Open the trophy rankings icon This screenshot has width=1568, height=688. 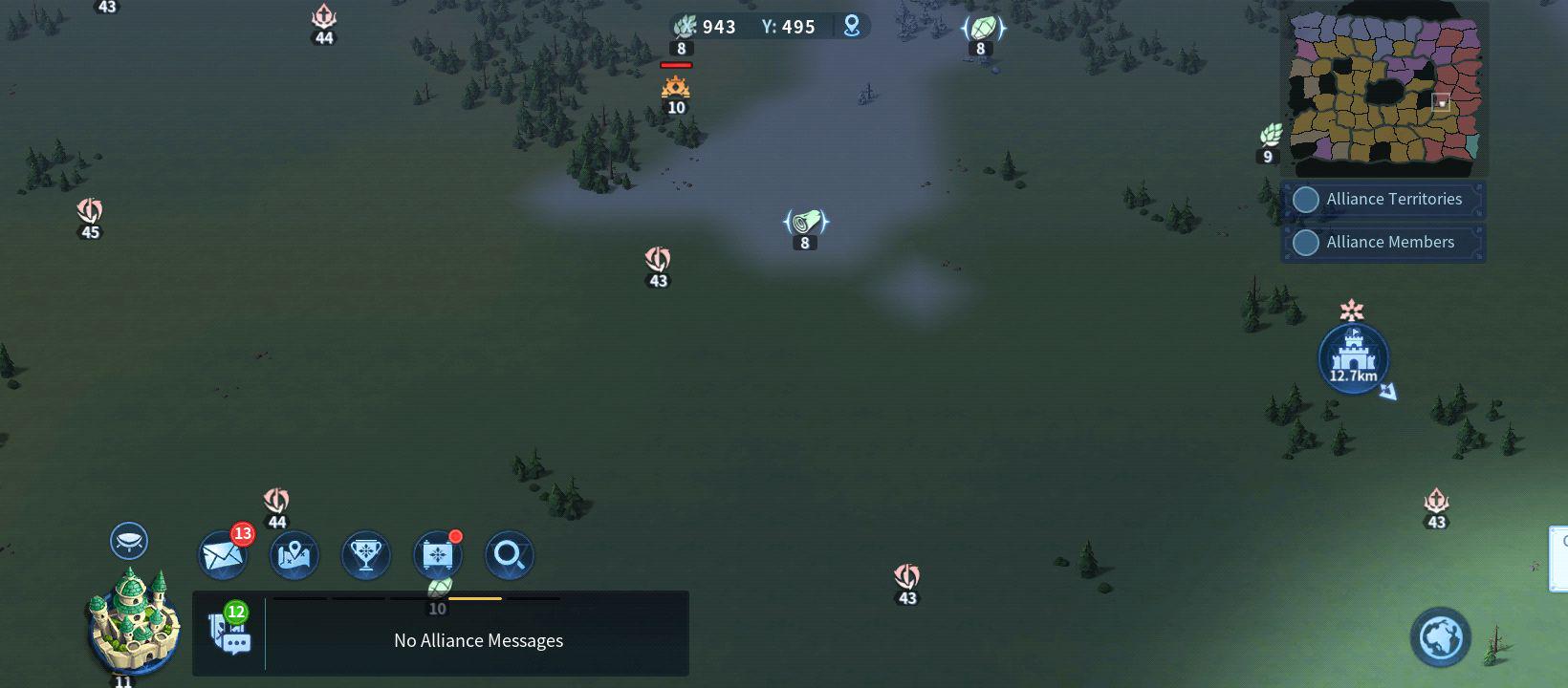click(x=365, y=556)
